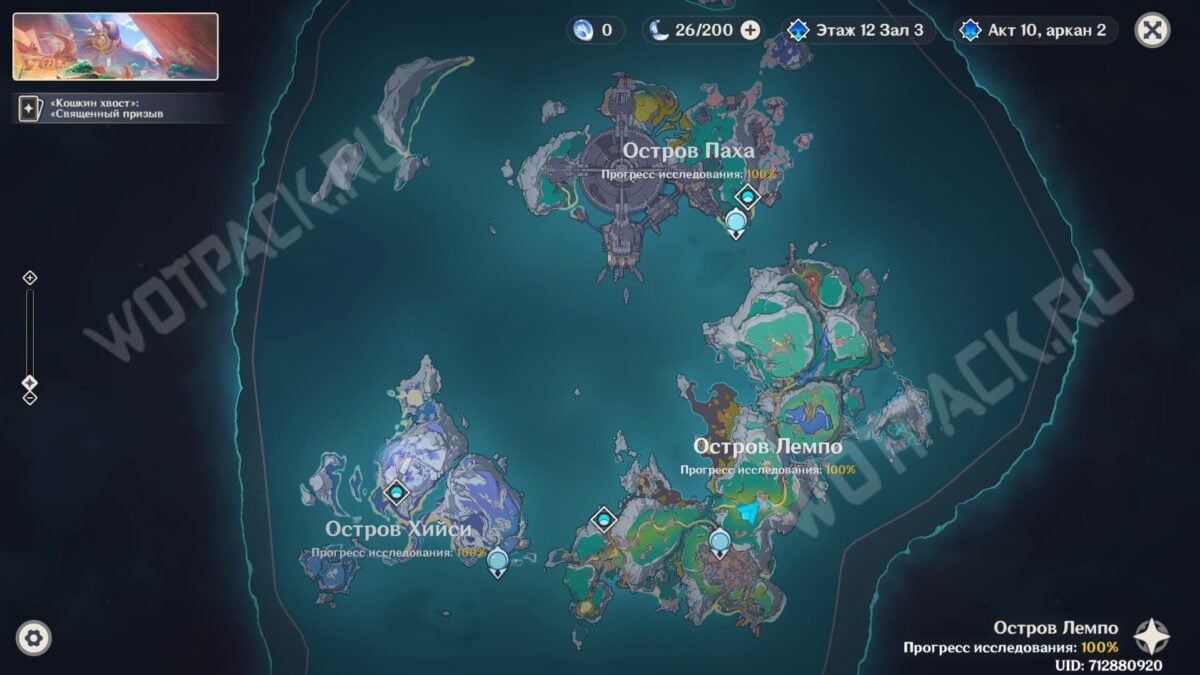Select the diamond waypoint on western Остров Лемпо

[x=603, y=519]
